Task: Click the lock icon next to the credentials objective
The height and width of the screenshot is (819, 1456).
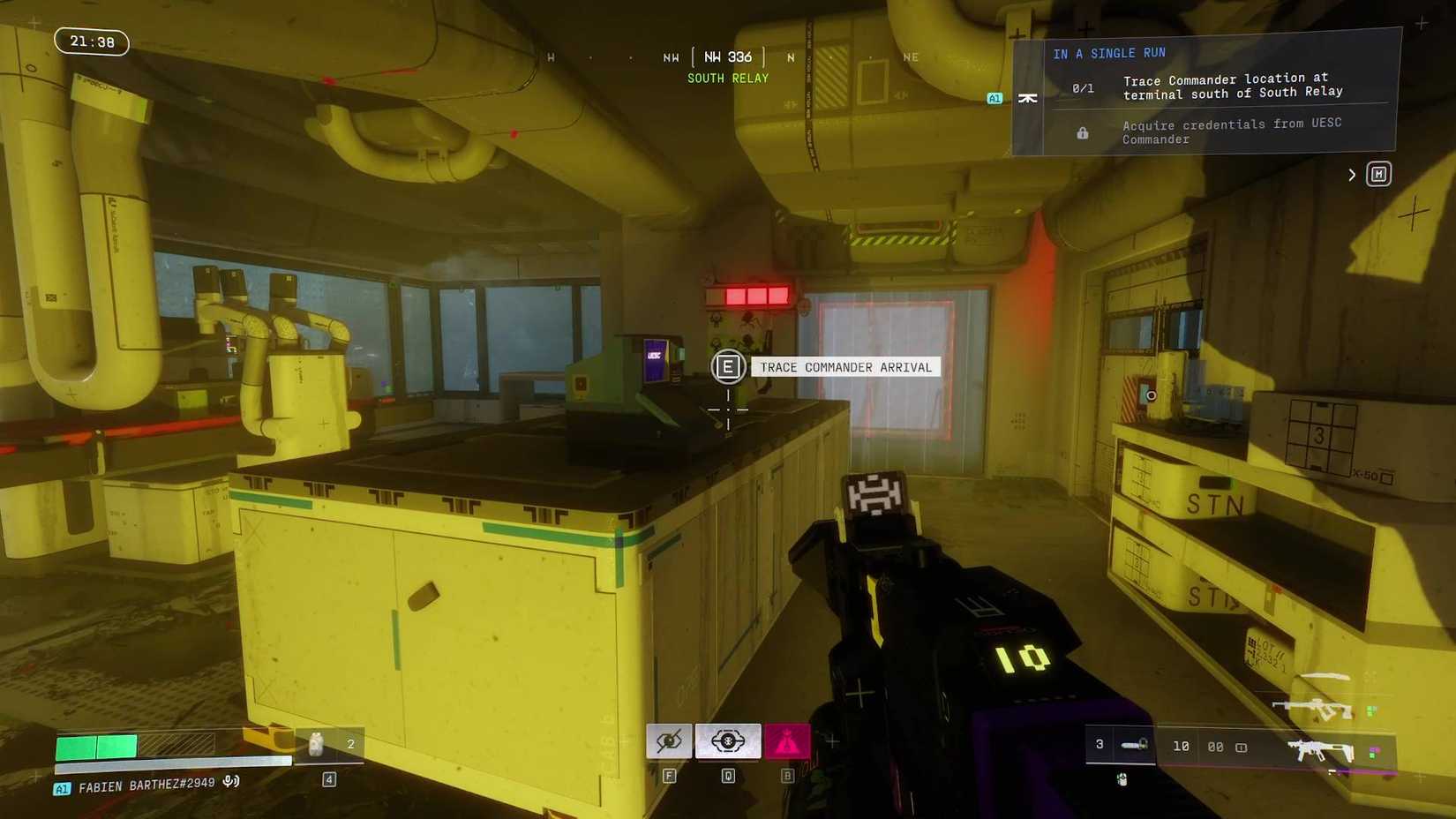Action: [1082, 132]
